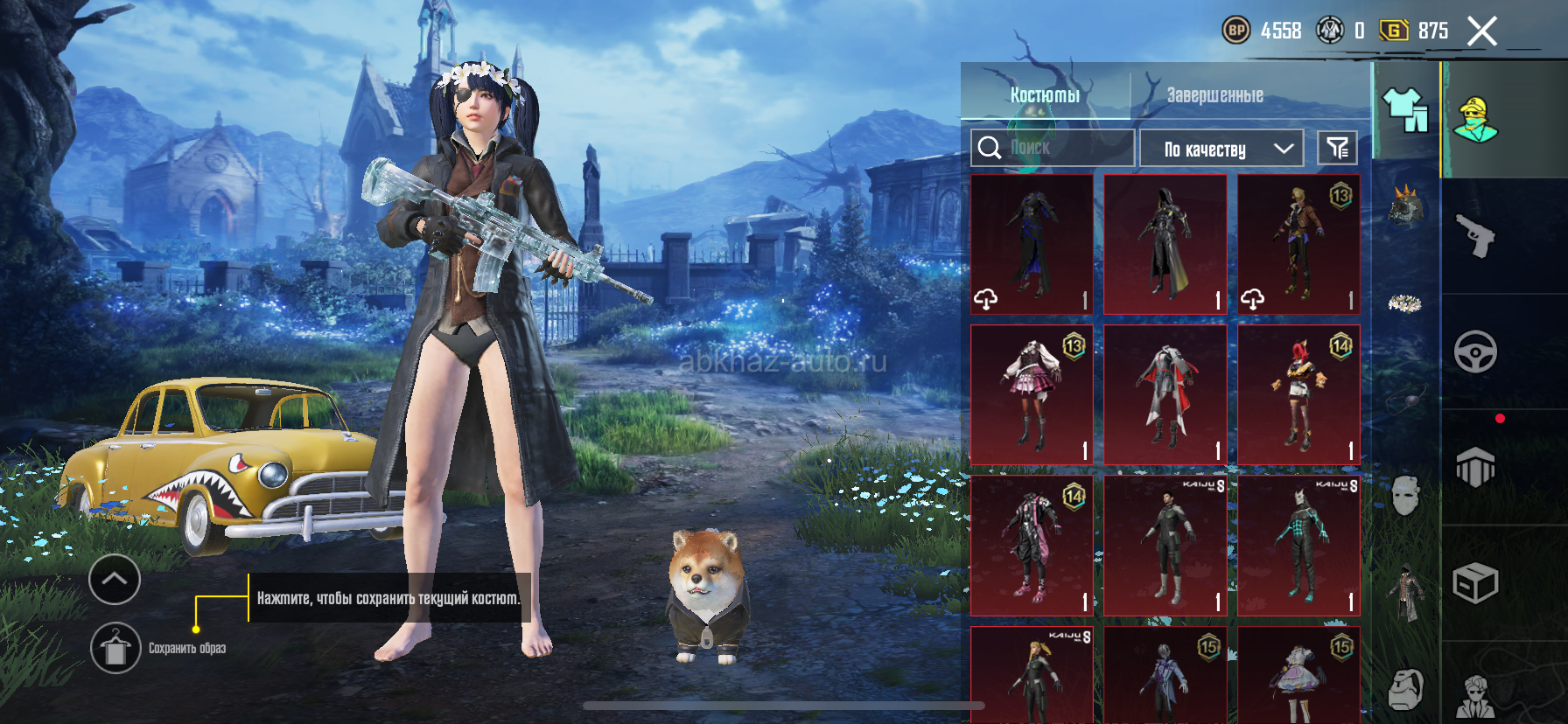This screenshot has height=724, width=1568.
Task: Open the vehicles steering wheel category
Action: (x=1475, y=352)
